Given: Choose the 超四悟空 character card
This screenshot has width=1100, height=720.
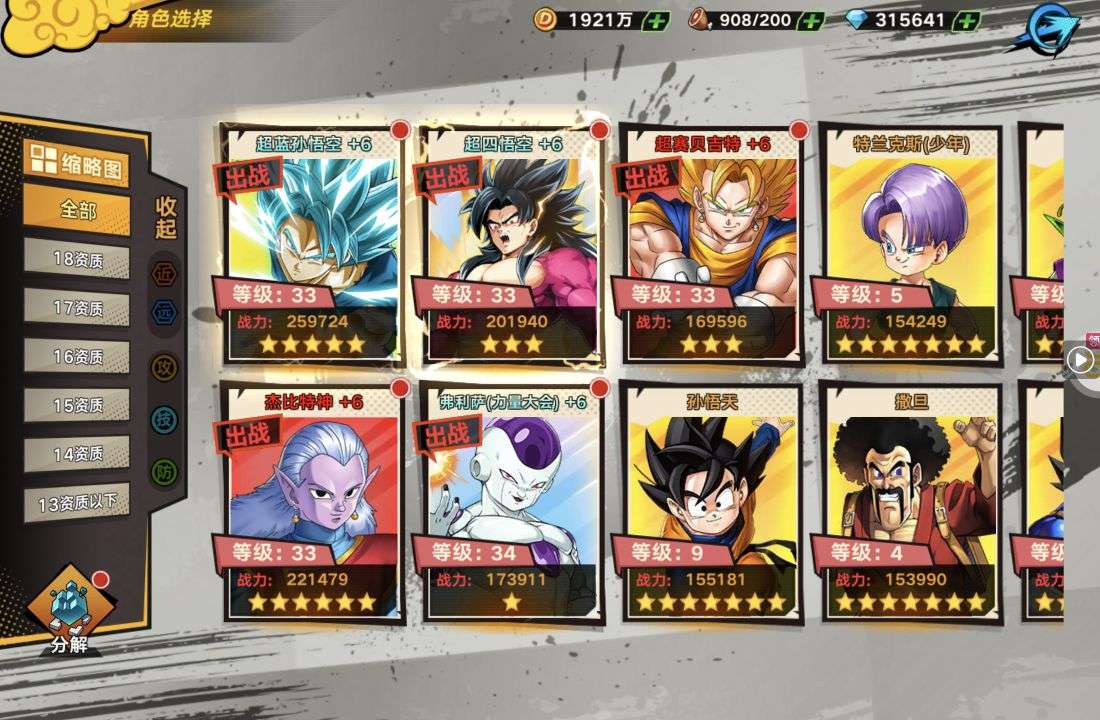Looking at the screenshot, I should pyautogui.click(x=511, y=240).
